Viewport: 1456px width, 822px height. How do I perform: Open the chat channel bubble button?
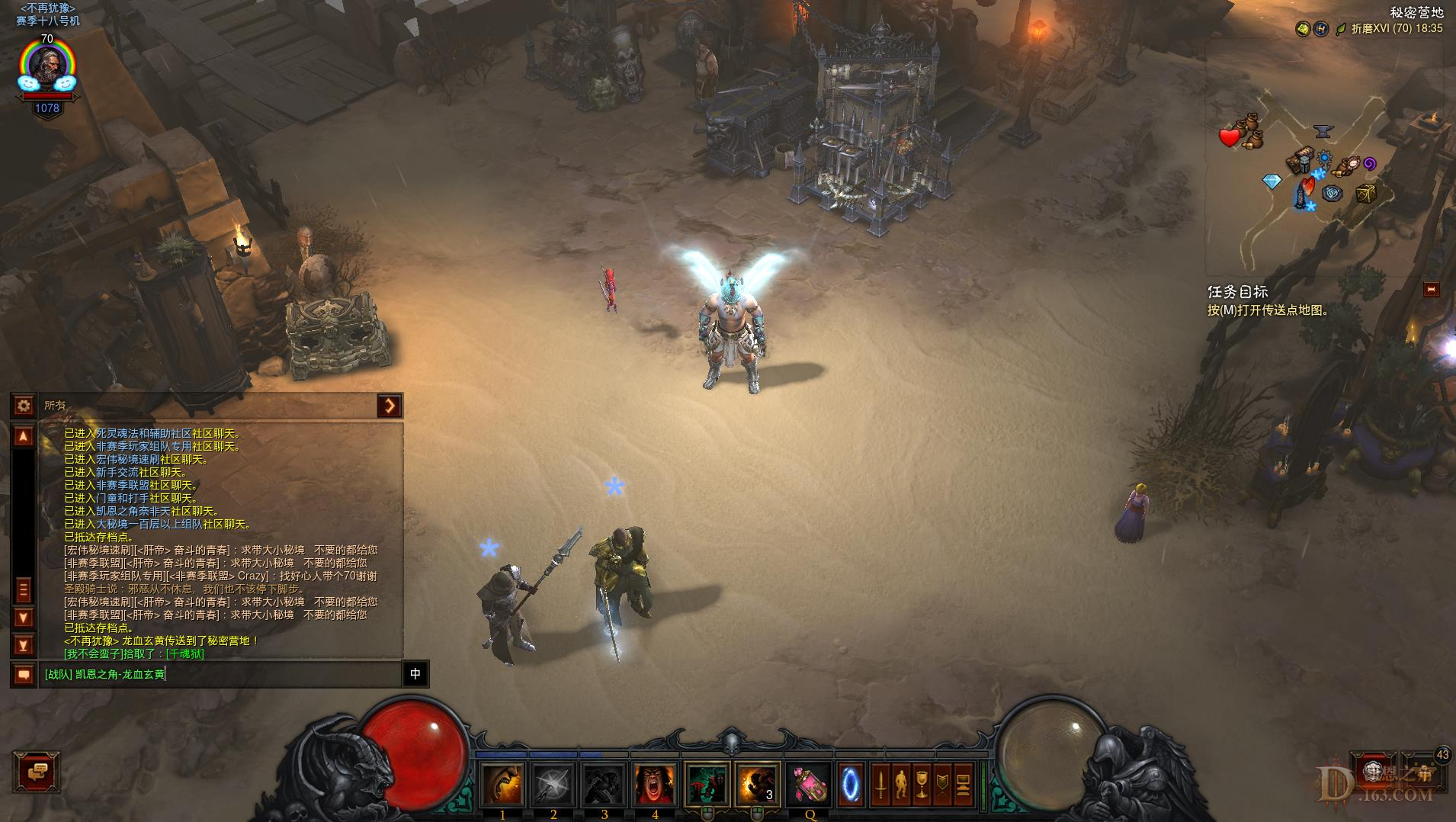coord(24,674)
